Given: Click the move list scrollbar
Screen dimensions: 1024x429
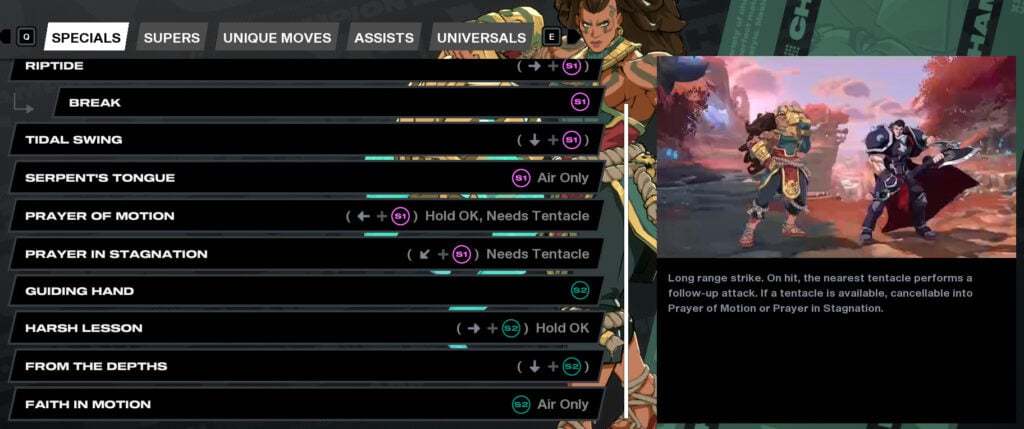Looking at the screenshot, I should [x=627, y=258].
